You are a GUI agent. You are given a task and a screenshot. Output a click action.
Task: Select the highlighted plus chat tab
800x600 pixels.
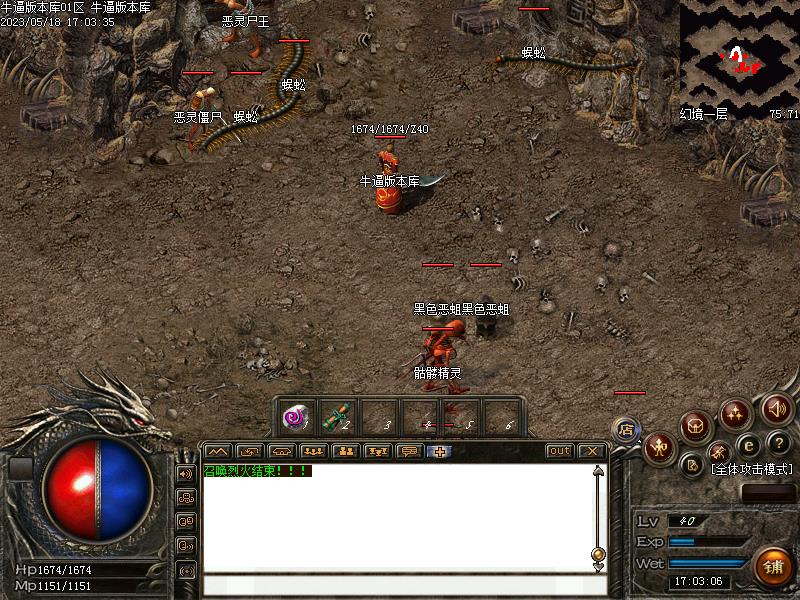coord(439,451)
